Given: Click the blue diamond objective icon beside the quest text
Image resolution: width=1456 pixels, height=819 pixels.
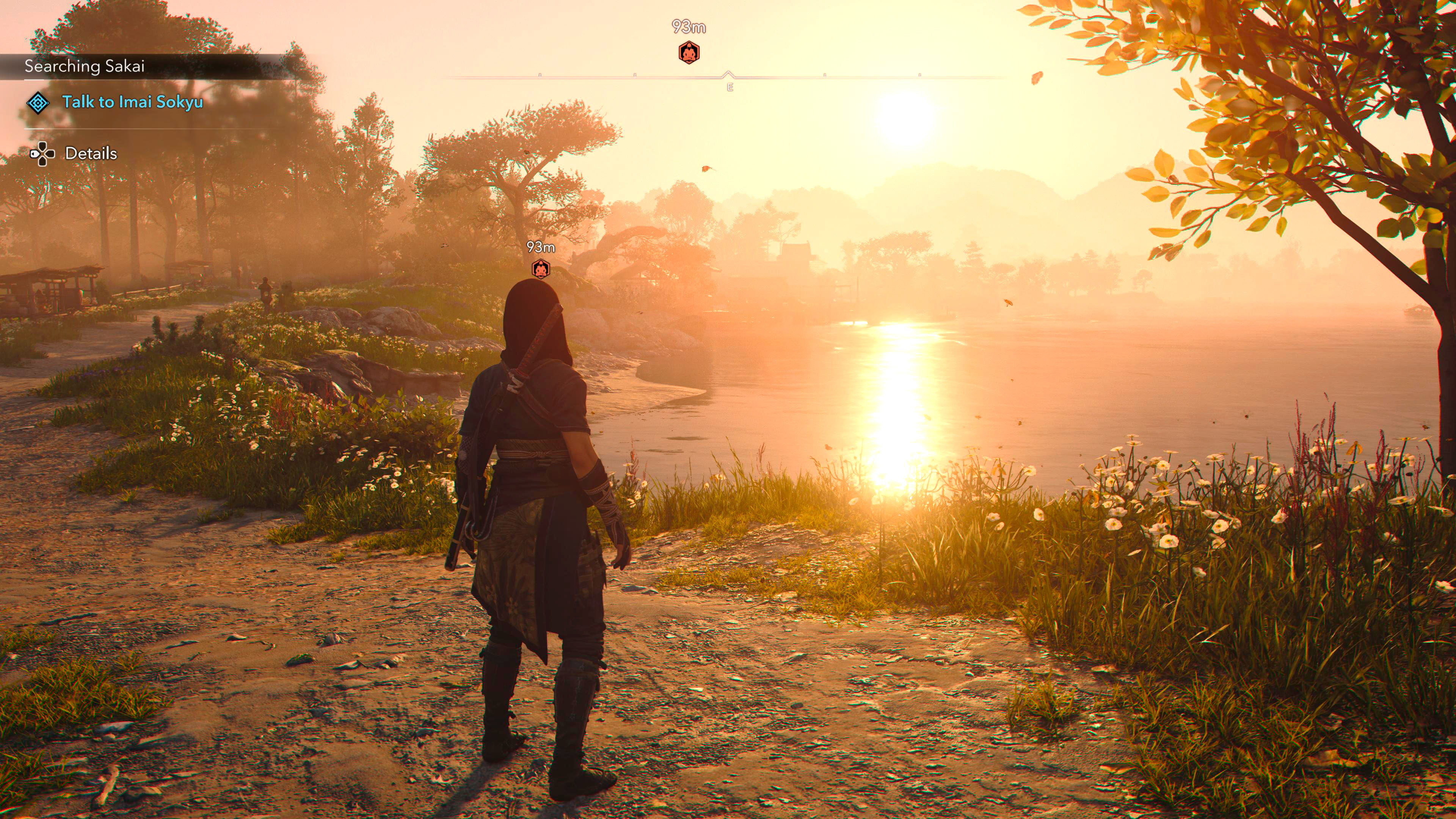Looking at the screenshot, I should click(39, 104).
